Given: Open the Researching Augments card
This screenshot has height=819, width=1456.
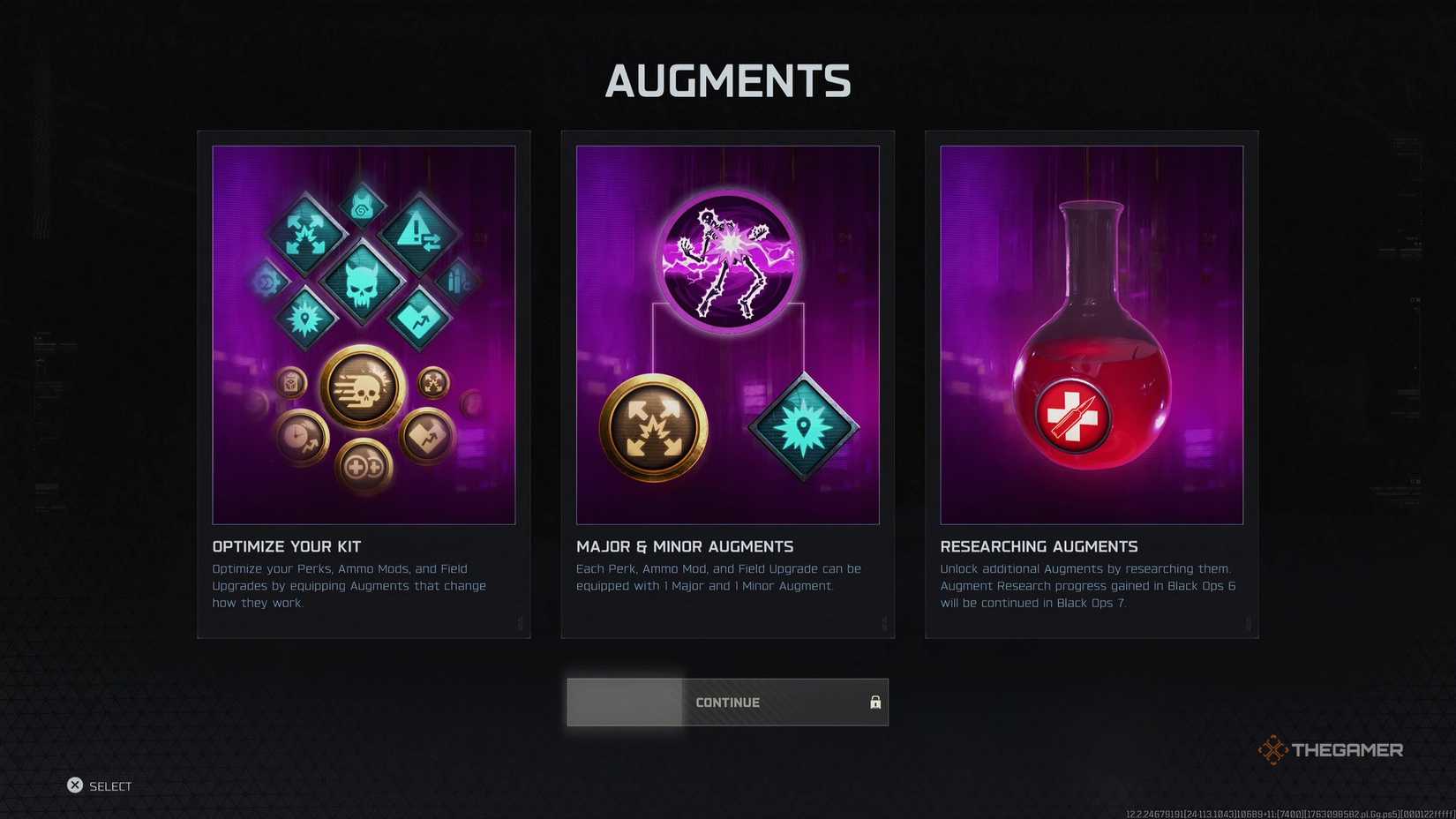Looking at the screenshot, I should [x=1091, y=384].
